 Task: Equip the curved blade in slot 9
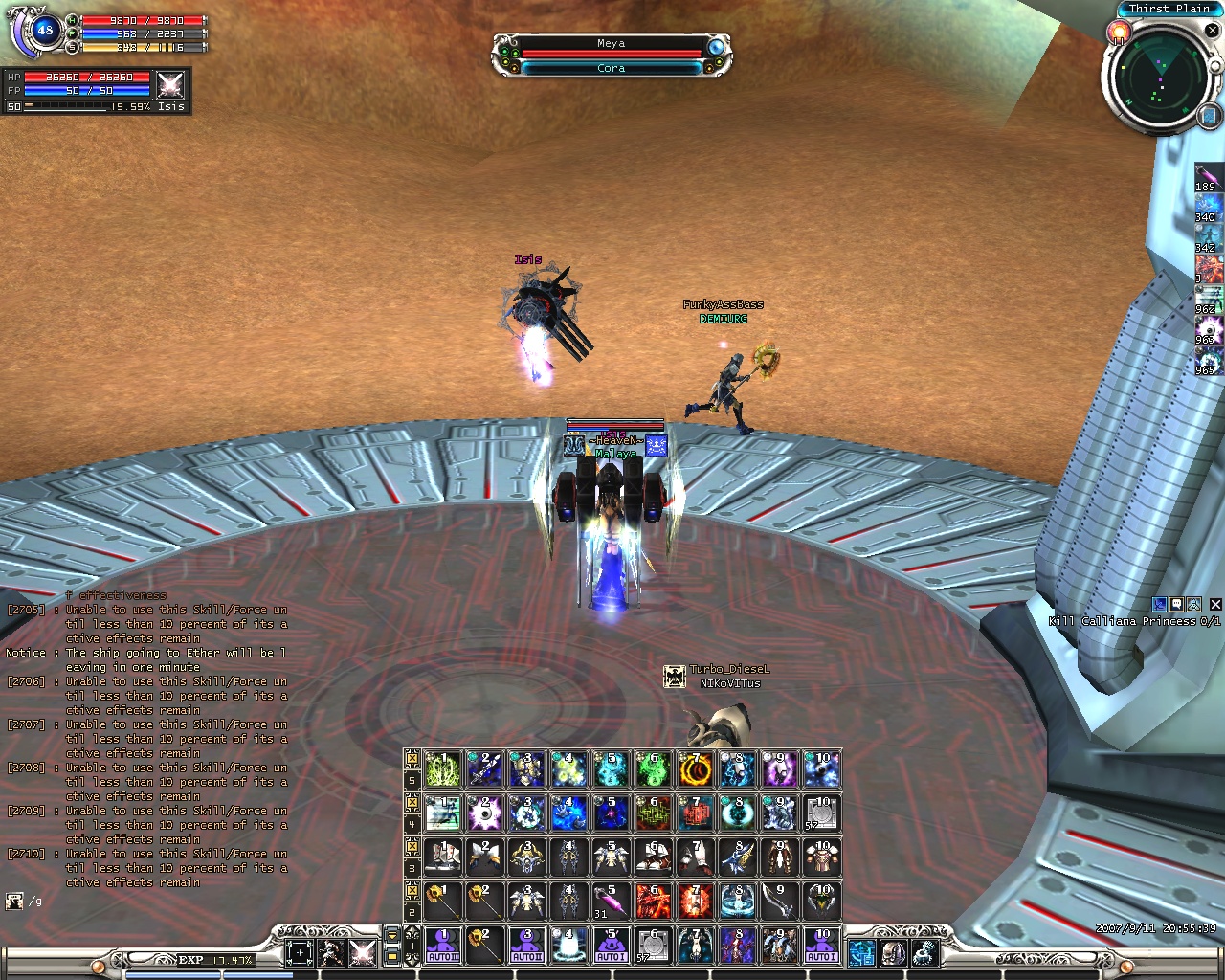(x=779, y=902)
